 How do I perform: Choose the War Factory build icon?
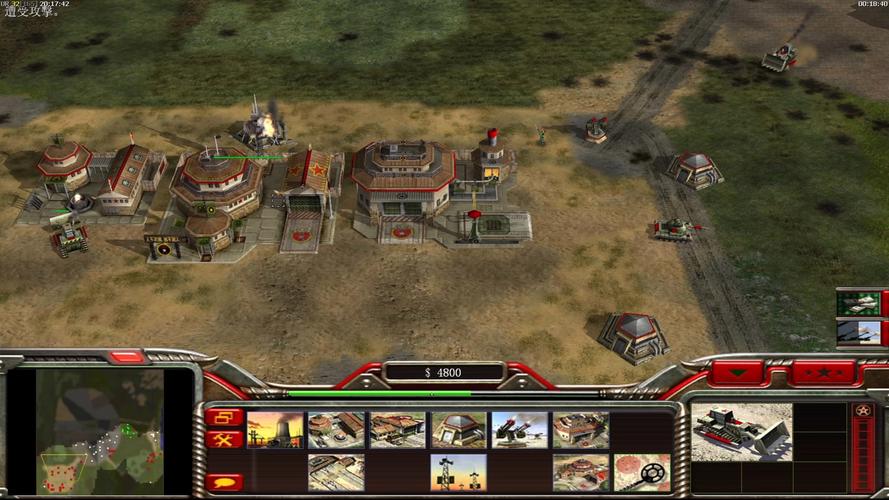580,430
